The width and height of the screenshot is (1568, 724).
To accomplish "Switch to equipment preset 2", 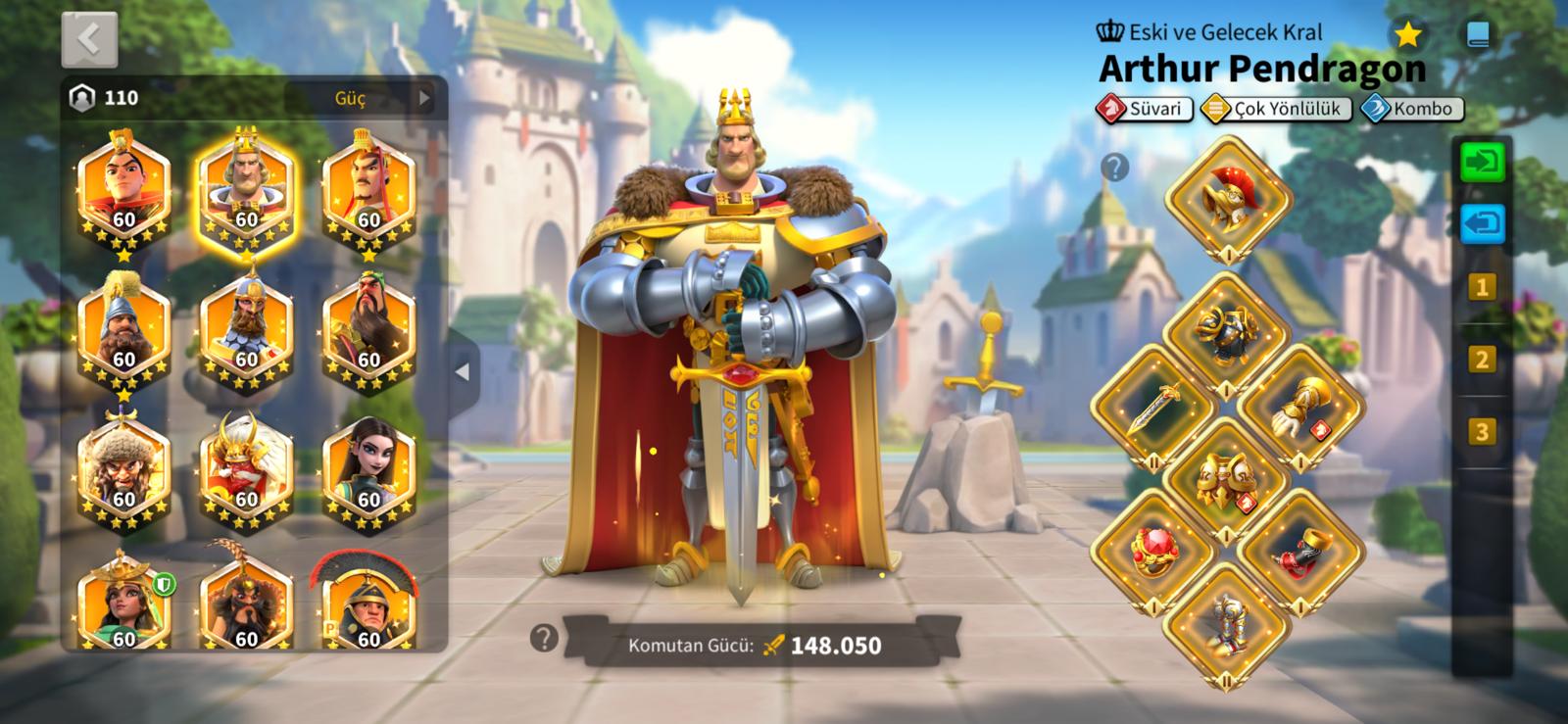I will [x=1482, y=360].
